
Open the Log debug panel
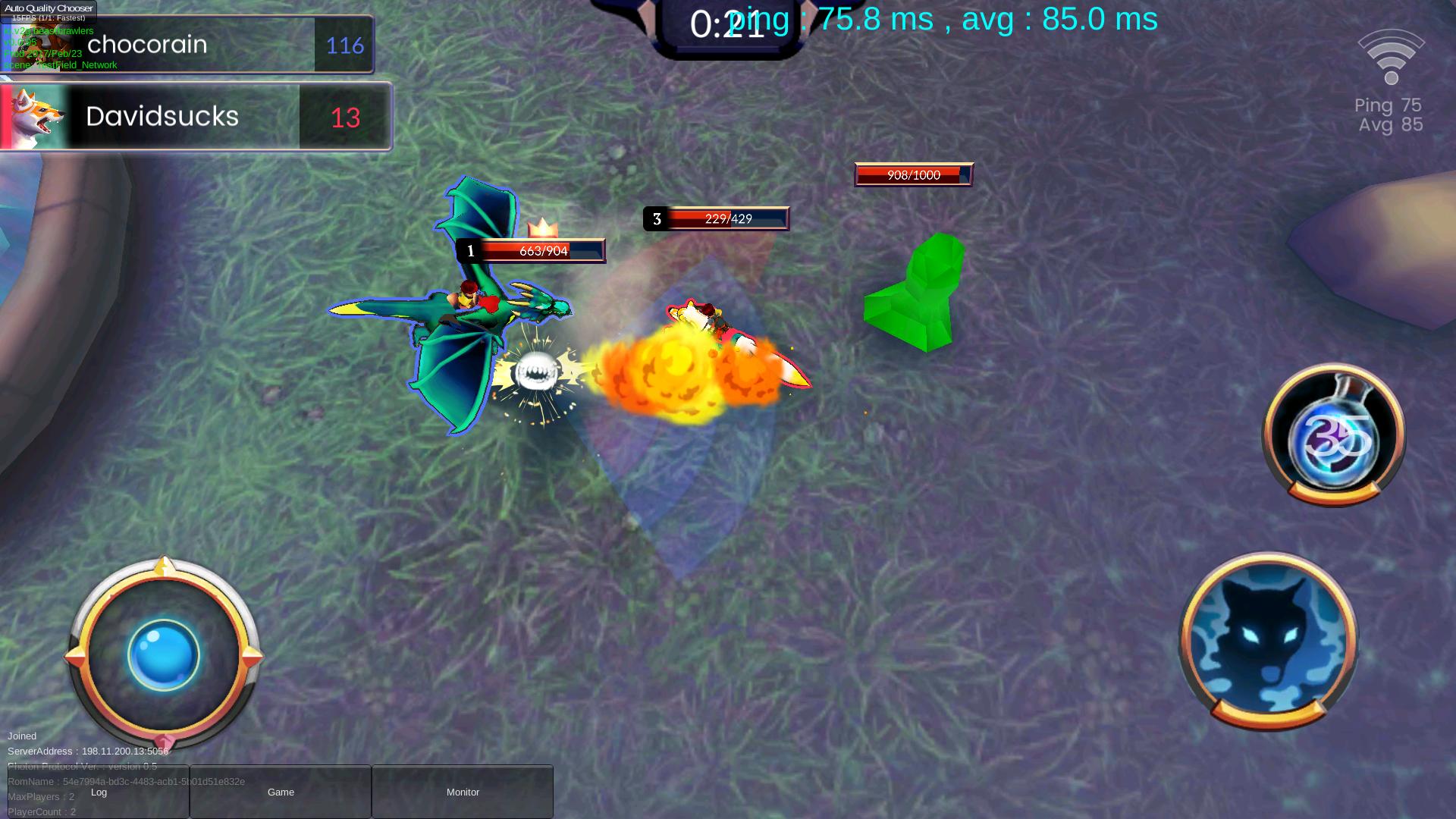click(99, 792)
